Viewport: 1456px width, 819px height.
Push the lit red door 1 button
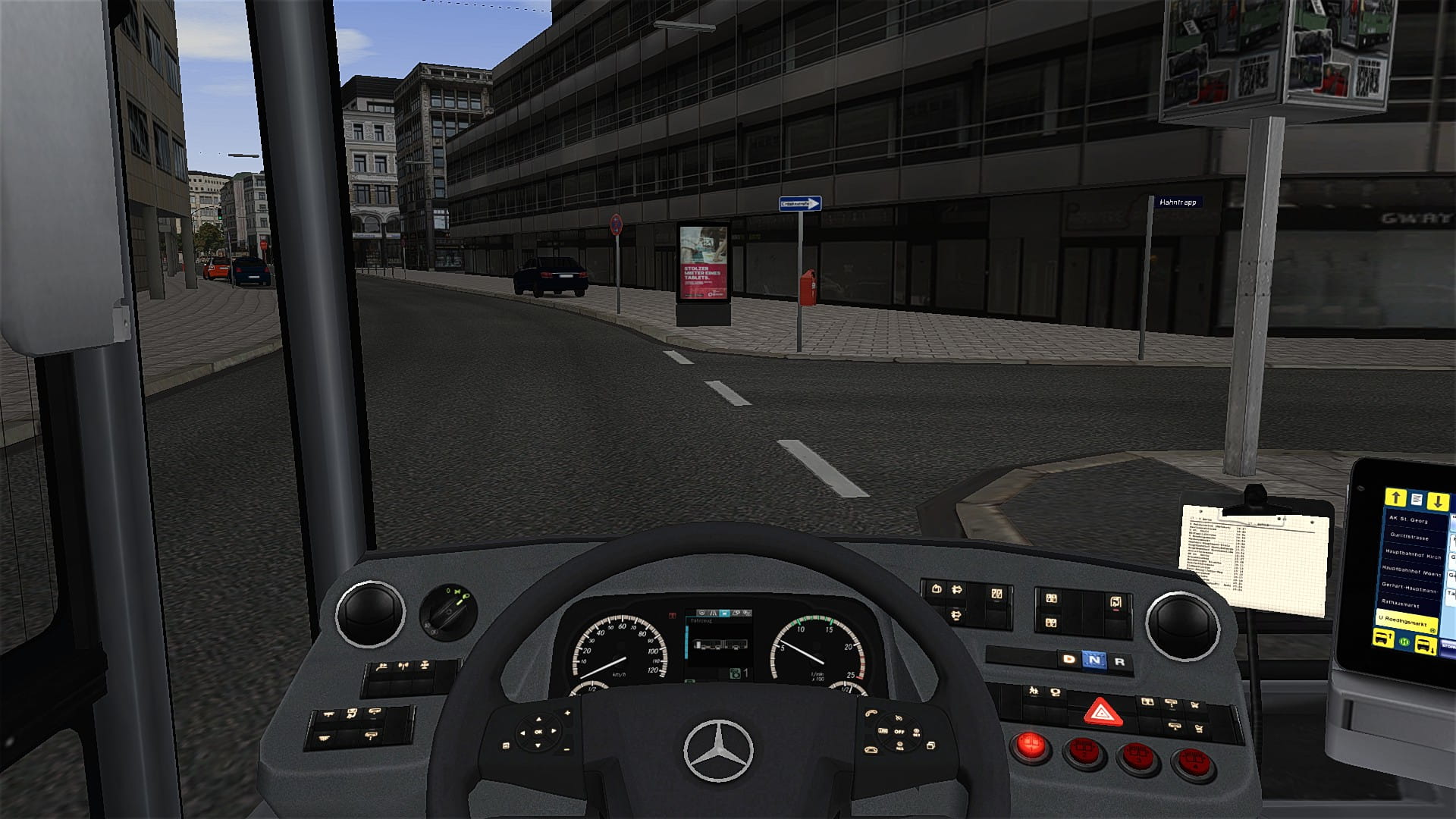pyautogui.click(x=1030, y=745)
